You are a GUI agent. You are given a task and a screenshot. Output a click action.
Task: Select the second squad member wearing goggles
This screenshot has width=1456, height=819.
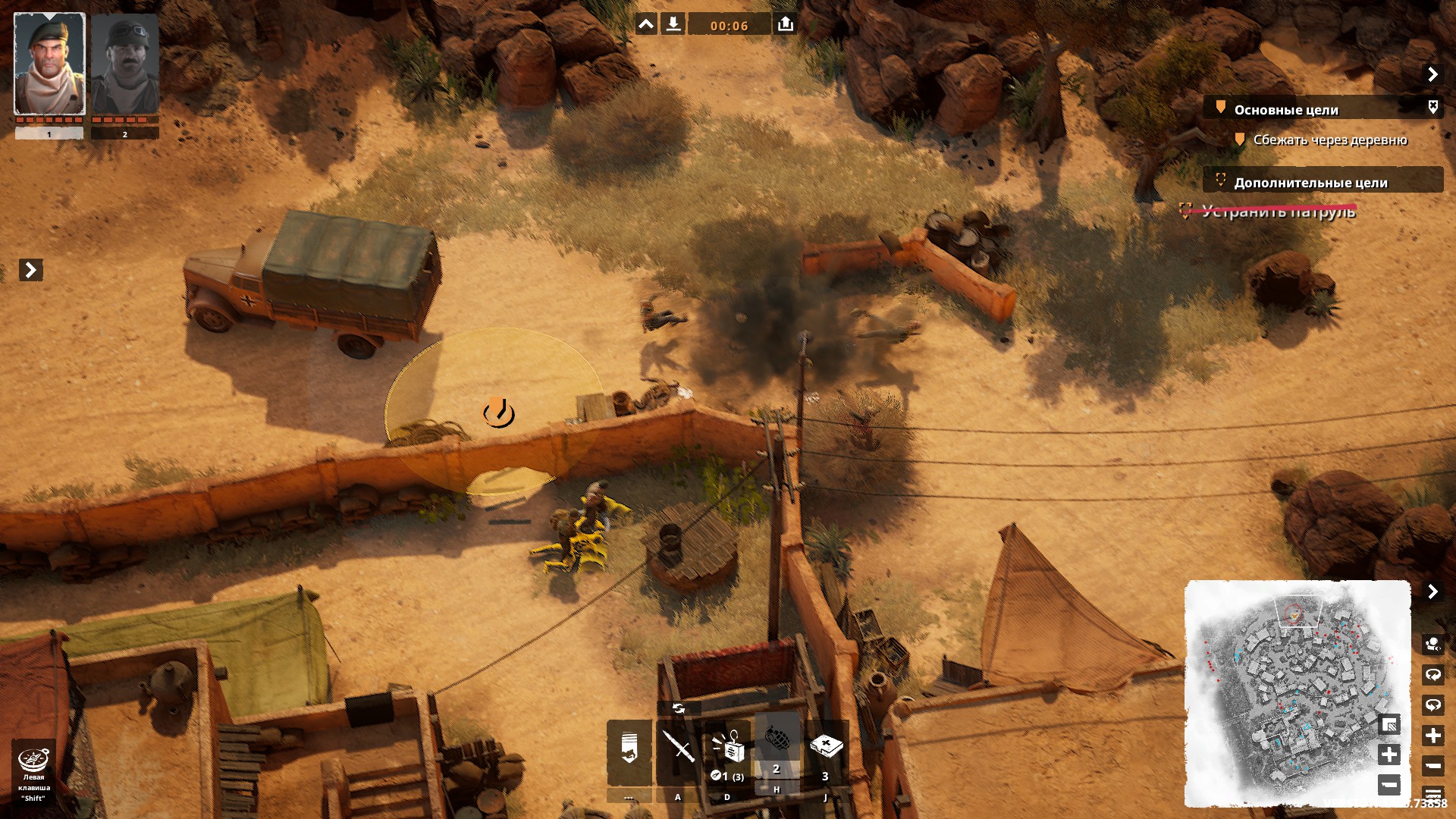[x=124, y=64]
